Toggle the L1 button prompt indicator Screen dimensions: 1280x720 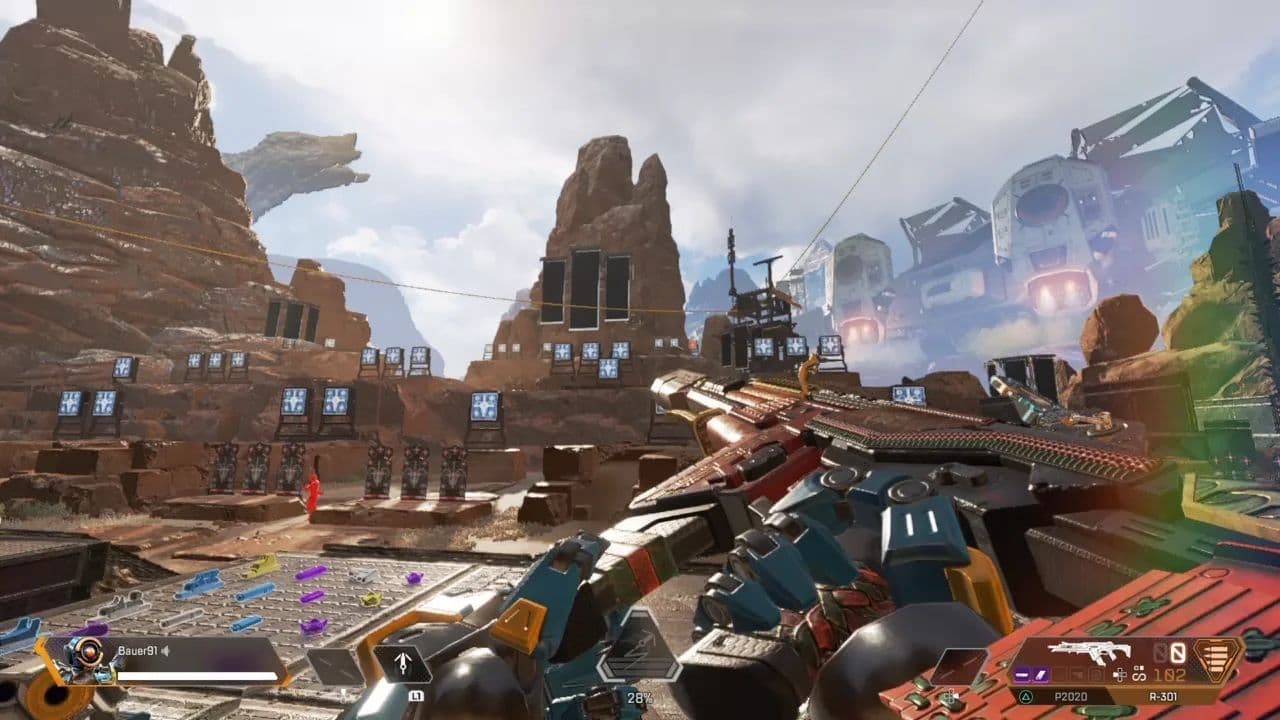click(416, 696)
